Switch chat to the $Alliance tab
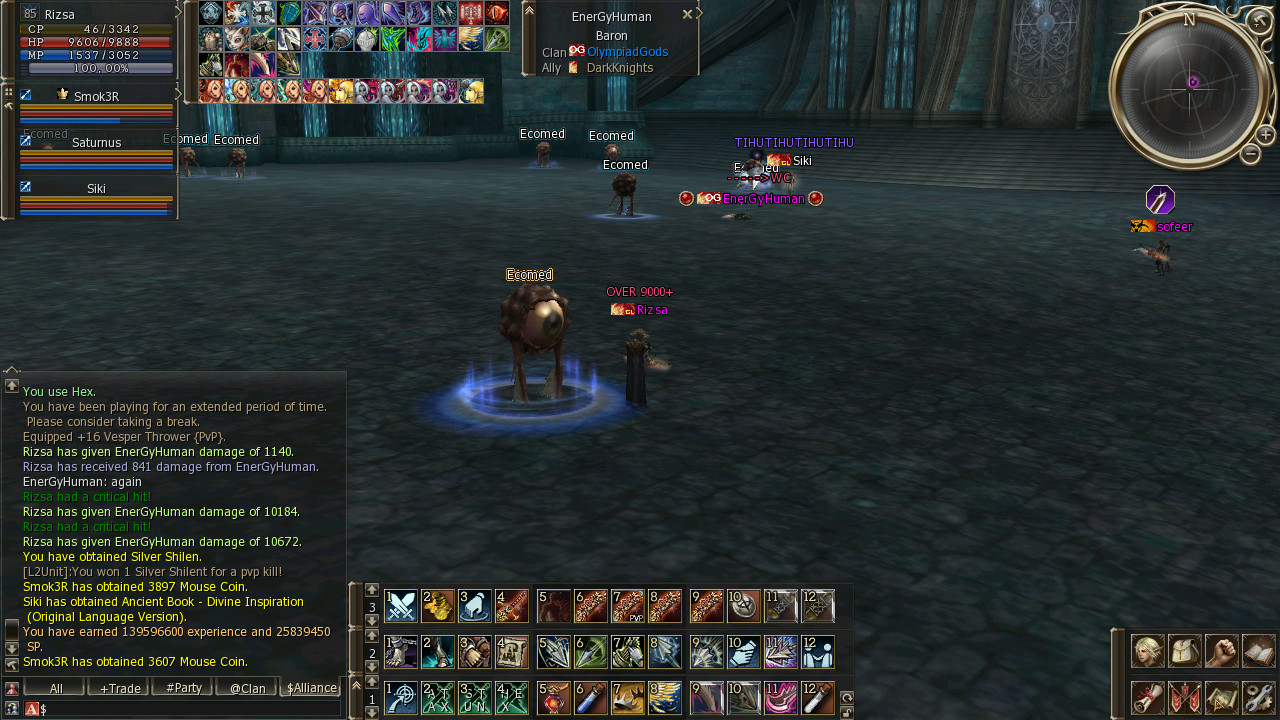1280x720 pixels. [311, 688]
